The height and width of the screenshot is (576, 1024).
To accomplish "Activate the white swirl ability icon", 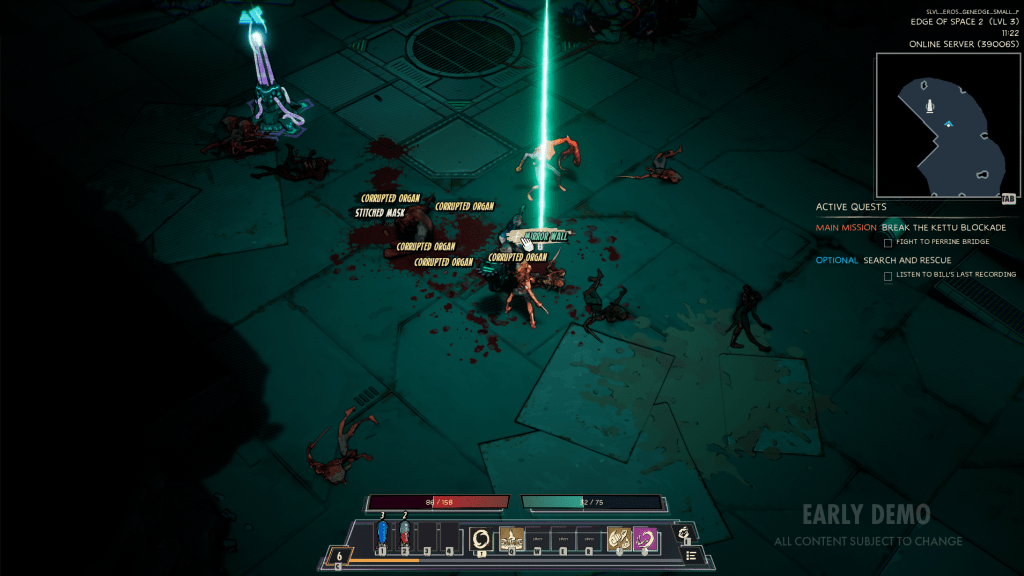I will [x=481, y=538].
